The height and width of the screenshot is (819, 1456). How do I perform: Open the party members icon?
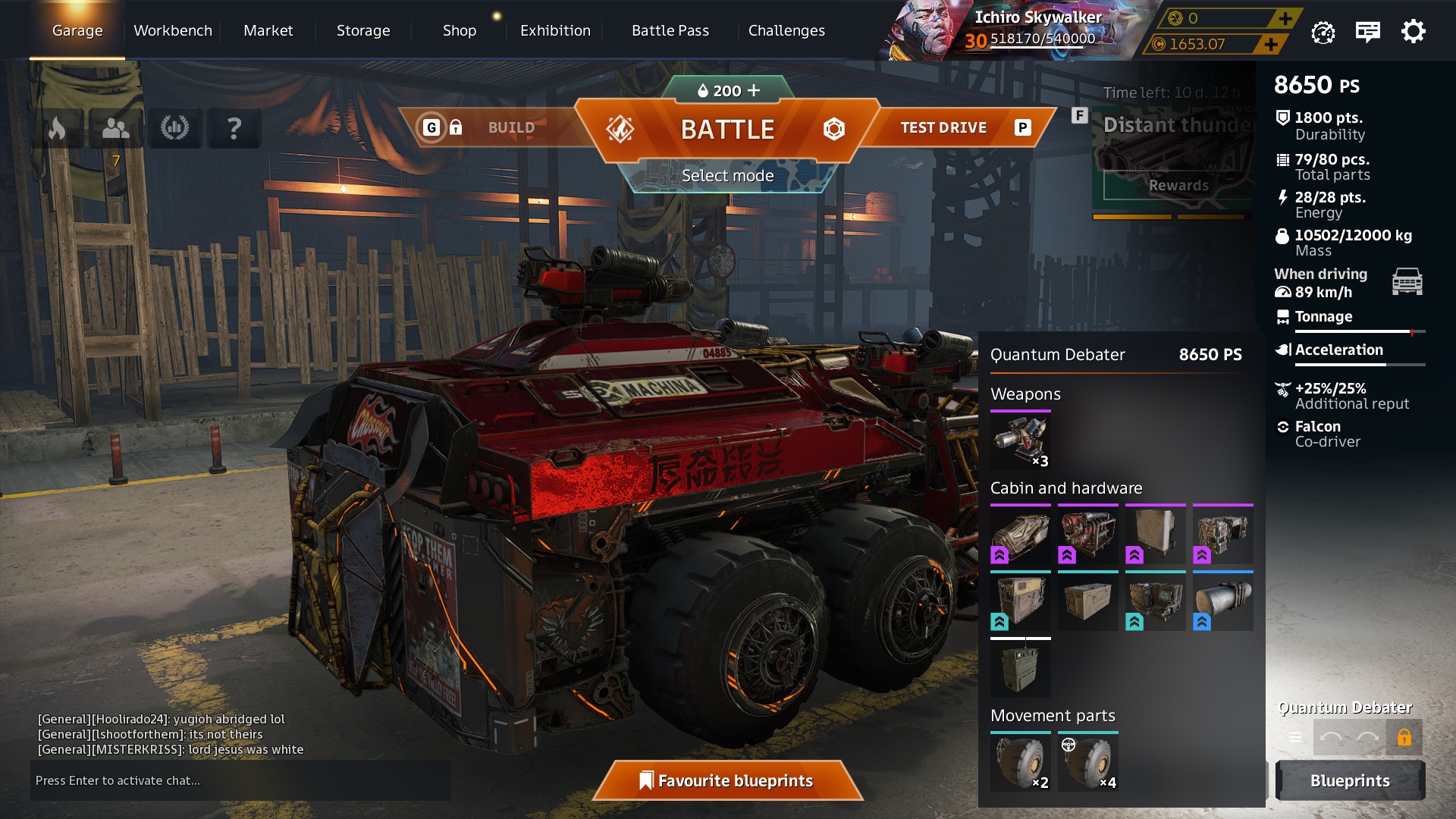click(116, 128)
